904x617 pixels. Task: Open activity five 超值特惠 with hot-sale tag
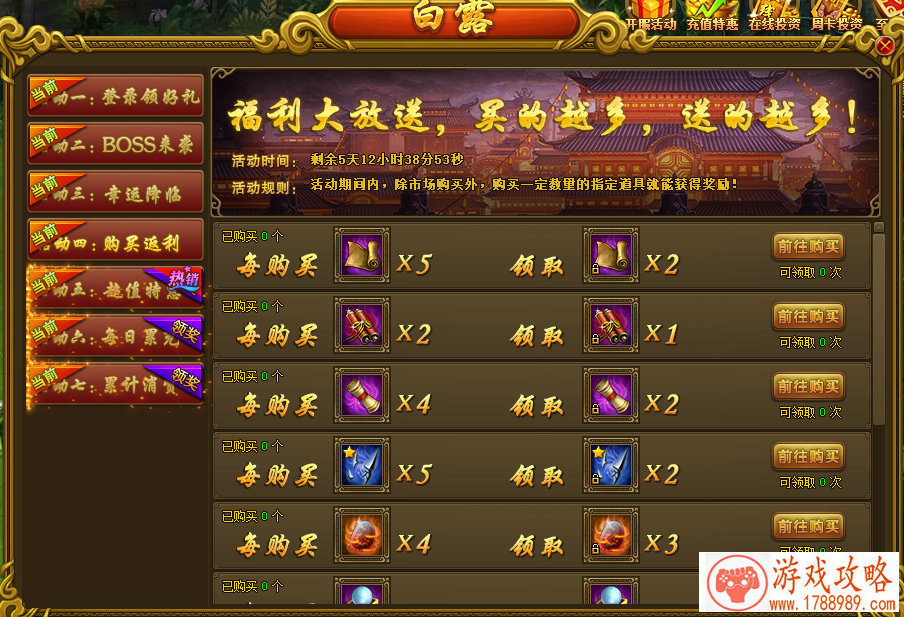pos(116,288)
